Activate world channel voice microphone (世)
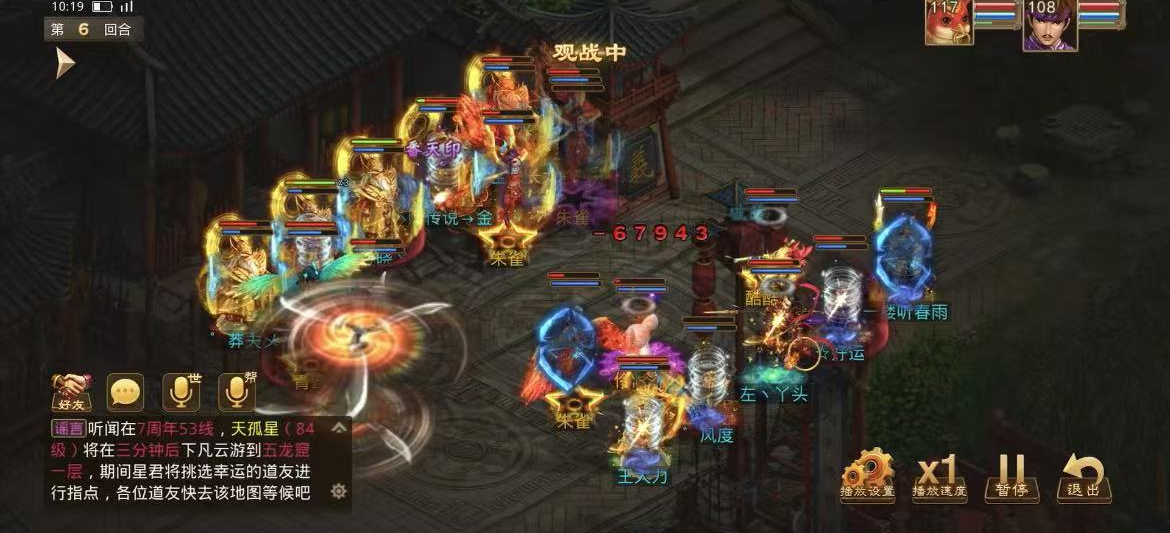 (x=181, y=392)
